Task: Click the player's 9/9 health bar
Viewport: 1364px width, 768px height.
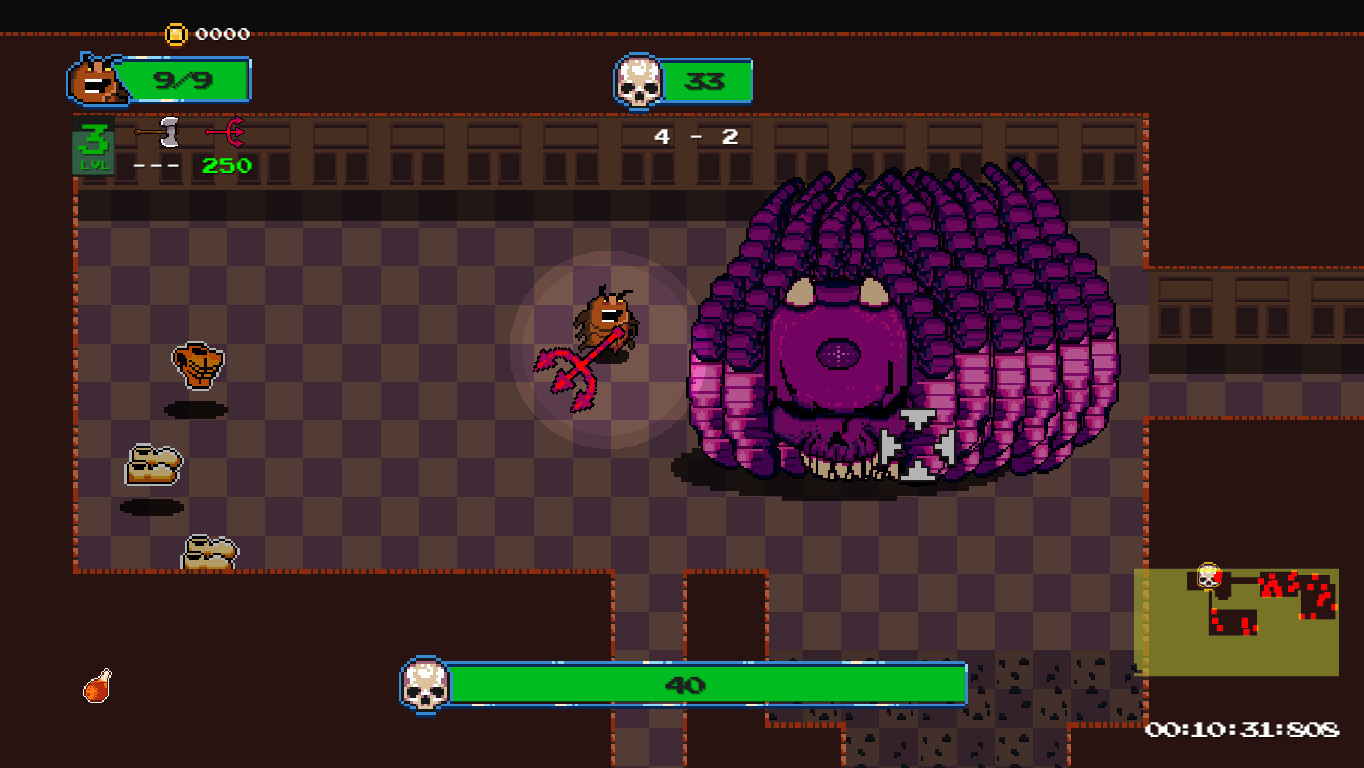Action: 186,80
